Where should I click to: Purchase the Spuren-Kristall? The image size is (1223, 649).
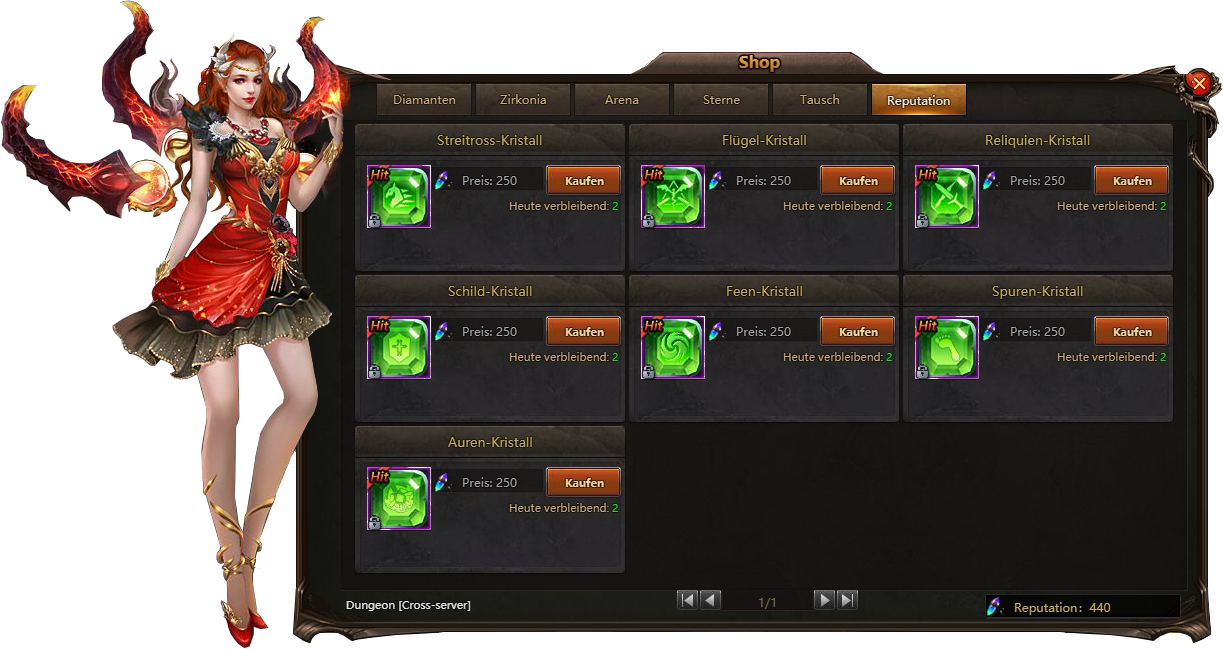(1132, 332)
